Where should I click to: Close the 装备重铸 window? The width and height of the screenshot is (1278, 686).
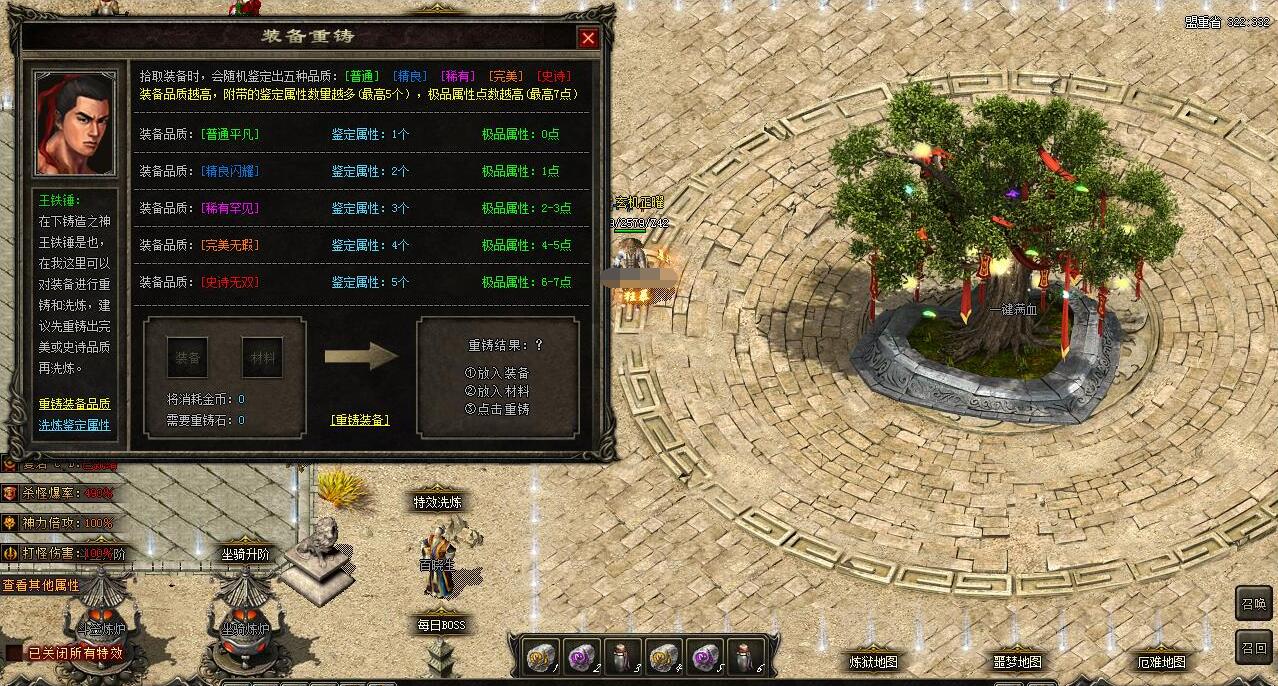pos(588,38)
